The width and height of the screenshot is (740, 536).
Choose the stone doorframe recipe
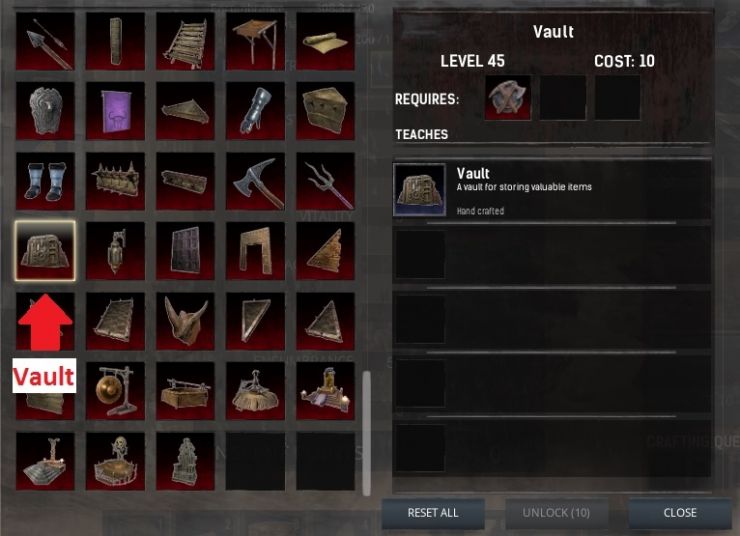tap(255, 250)
